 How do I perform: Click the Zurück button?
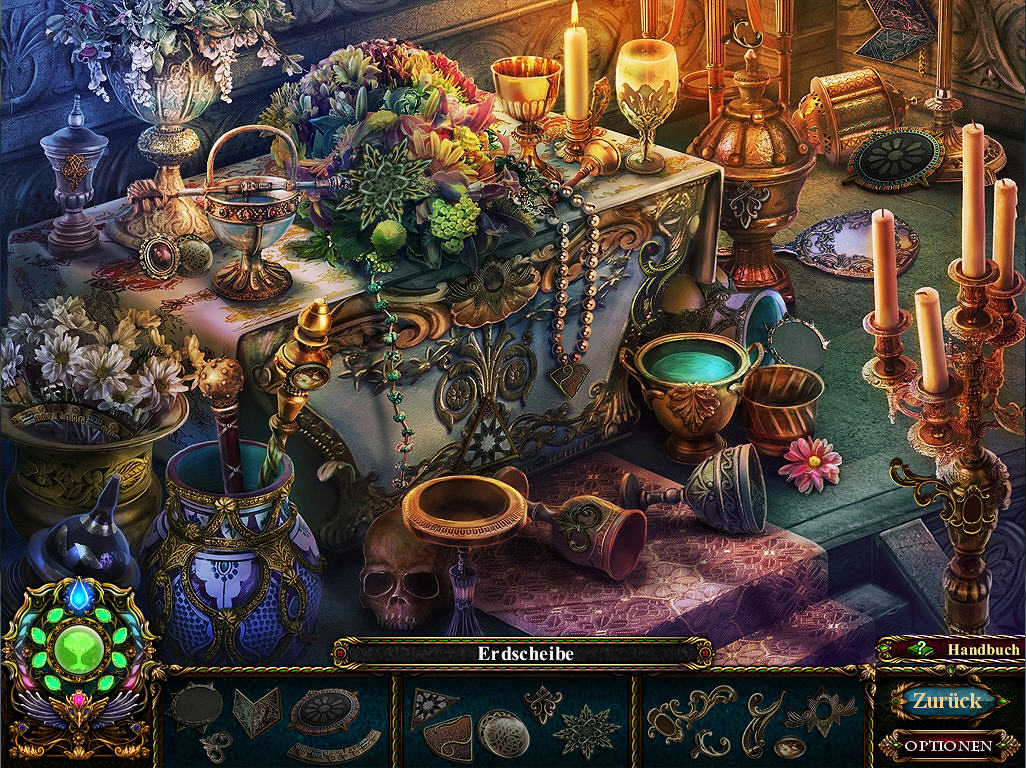(945, 701)
